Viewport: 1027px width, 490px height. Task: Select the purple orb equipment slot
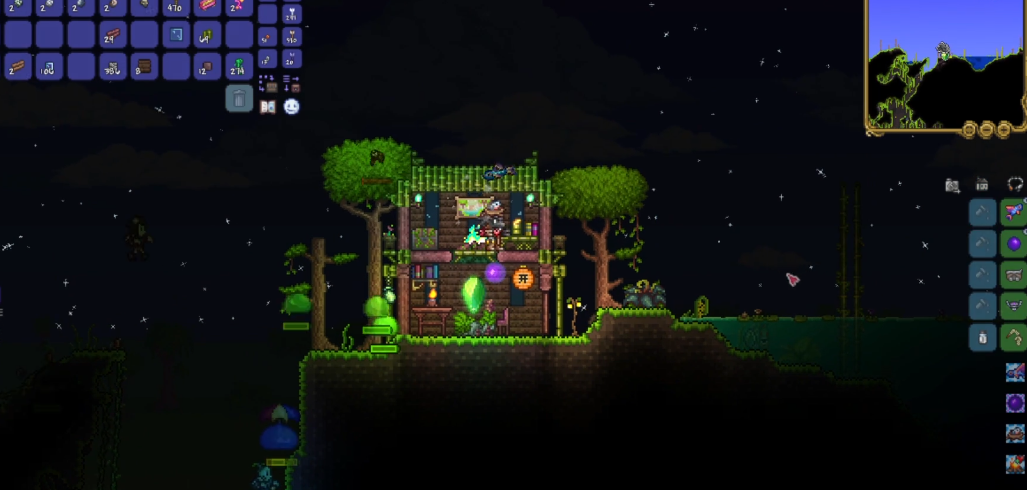coord(1014,244)
